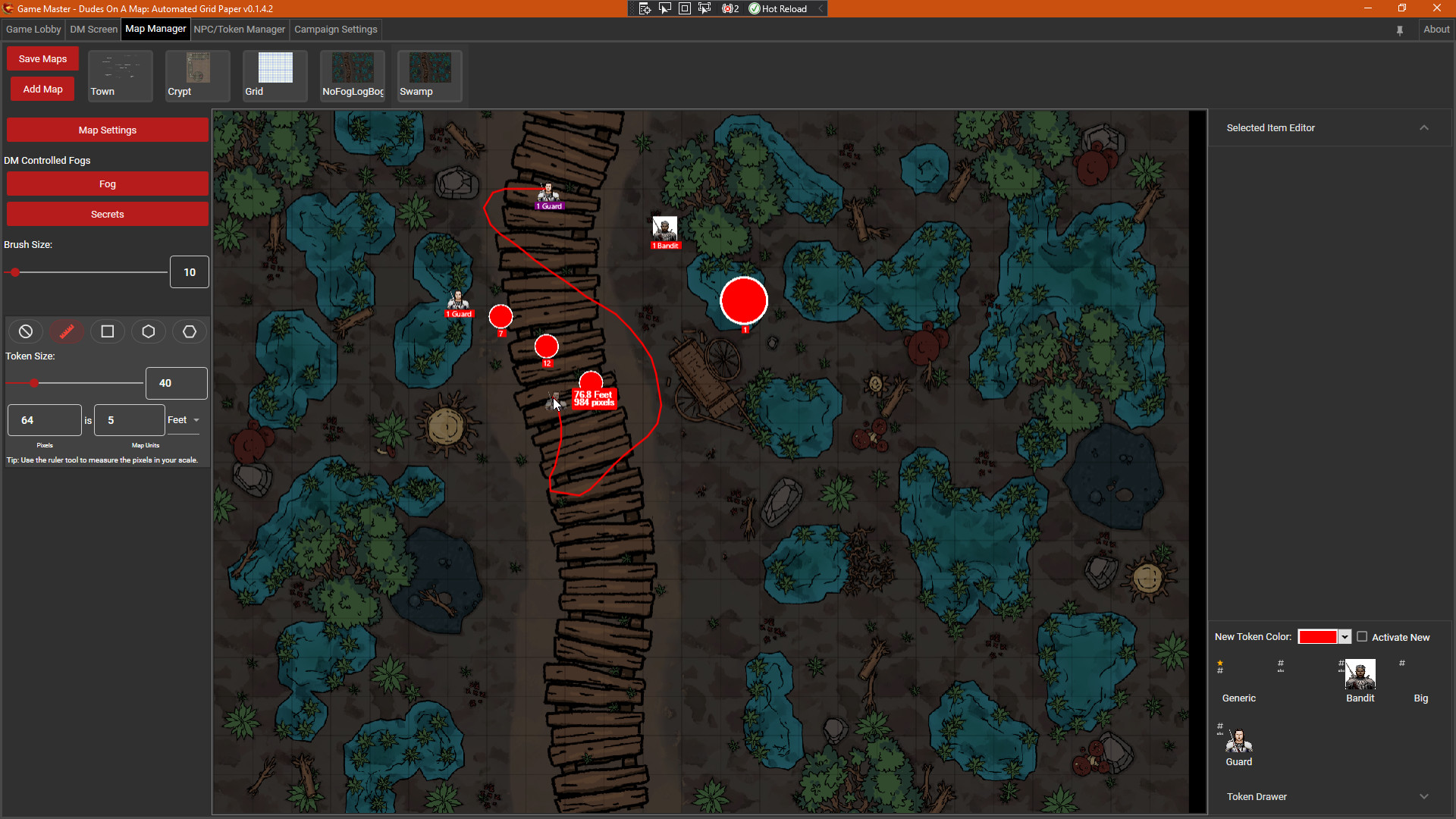Open the DM Screen tab
The width and height of the screenshot is (1456, 819).
pos(93,30)
